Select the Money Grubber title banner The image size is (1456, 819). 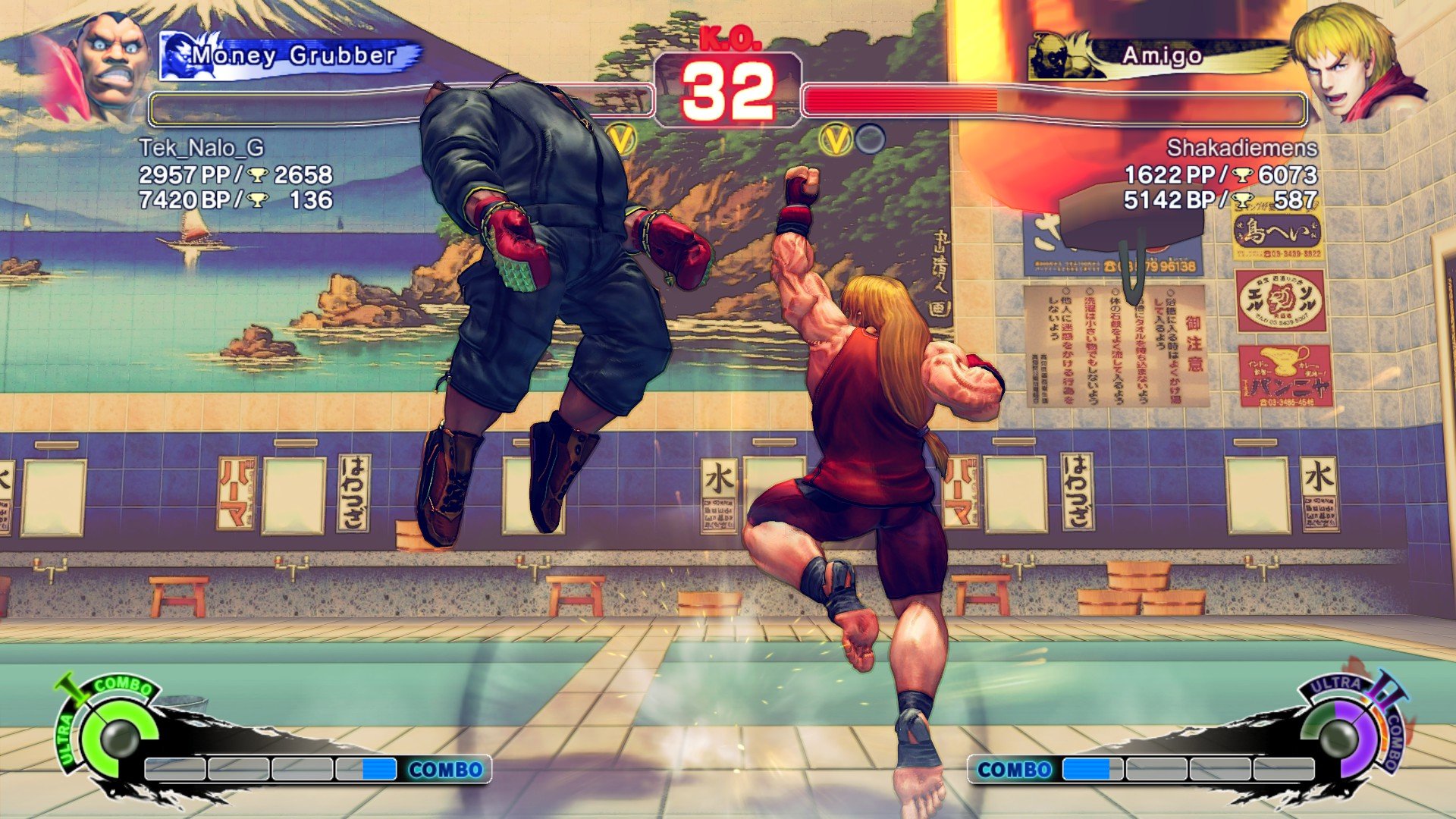point(292,56)
